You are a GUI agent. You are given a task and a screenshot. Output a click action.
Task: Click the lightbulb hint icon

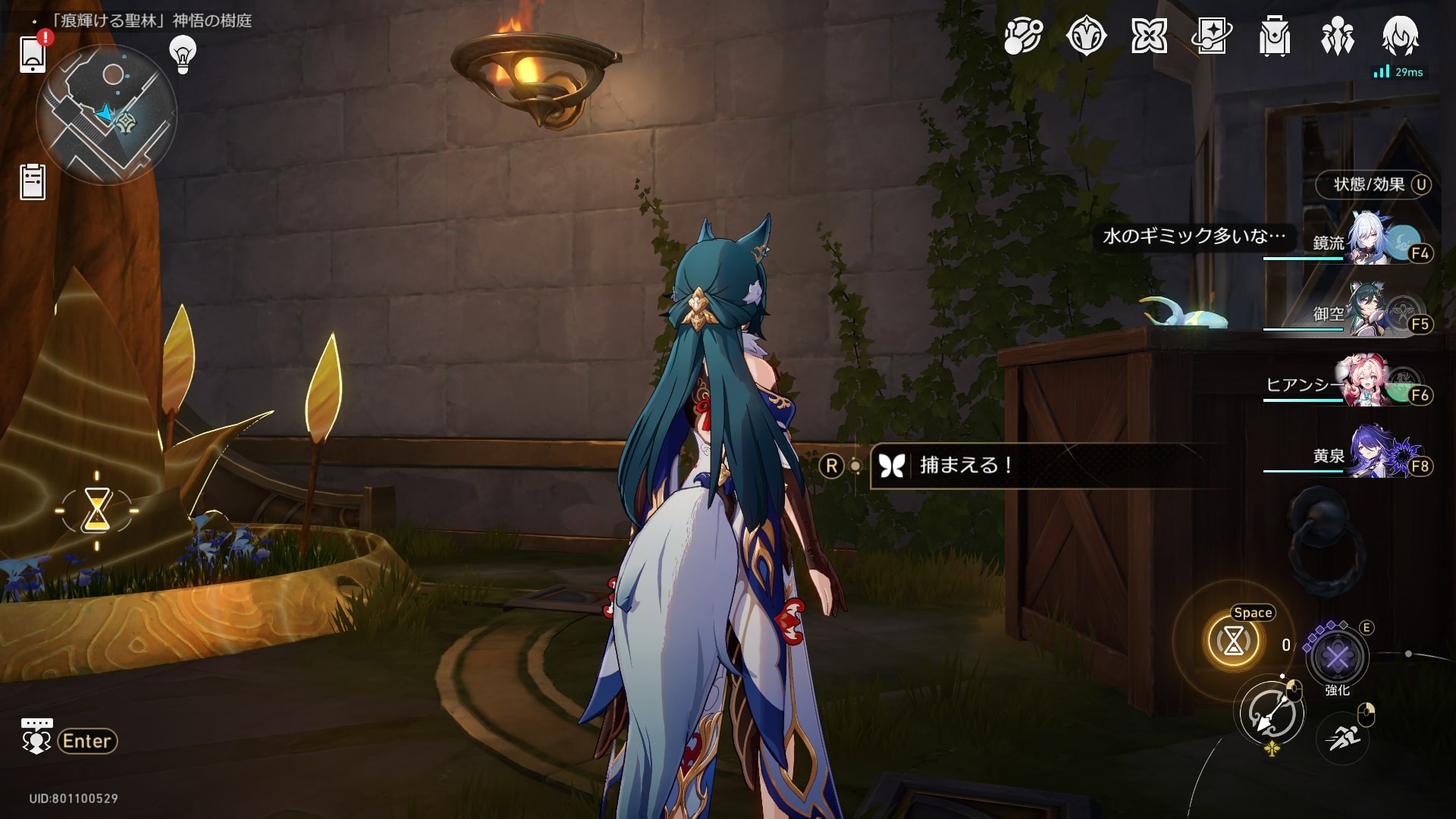(182, 55)
